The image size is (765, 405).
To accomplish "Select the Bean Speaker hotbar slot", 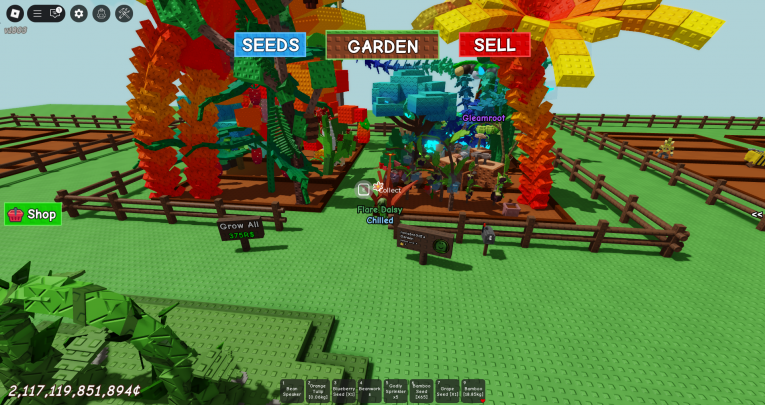I will (292, 391).
